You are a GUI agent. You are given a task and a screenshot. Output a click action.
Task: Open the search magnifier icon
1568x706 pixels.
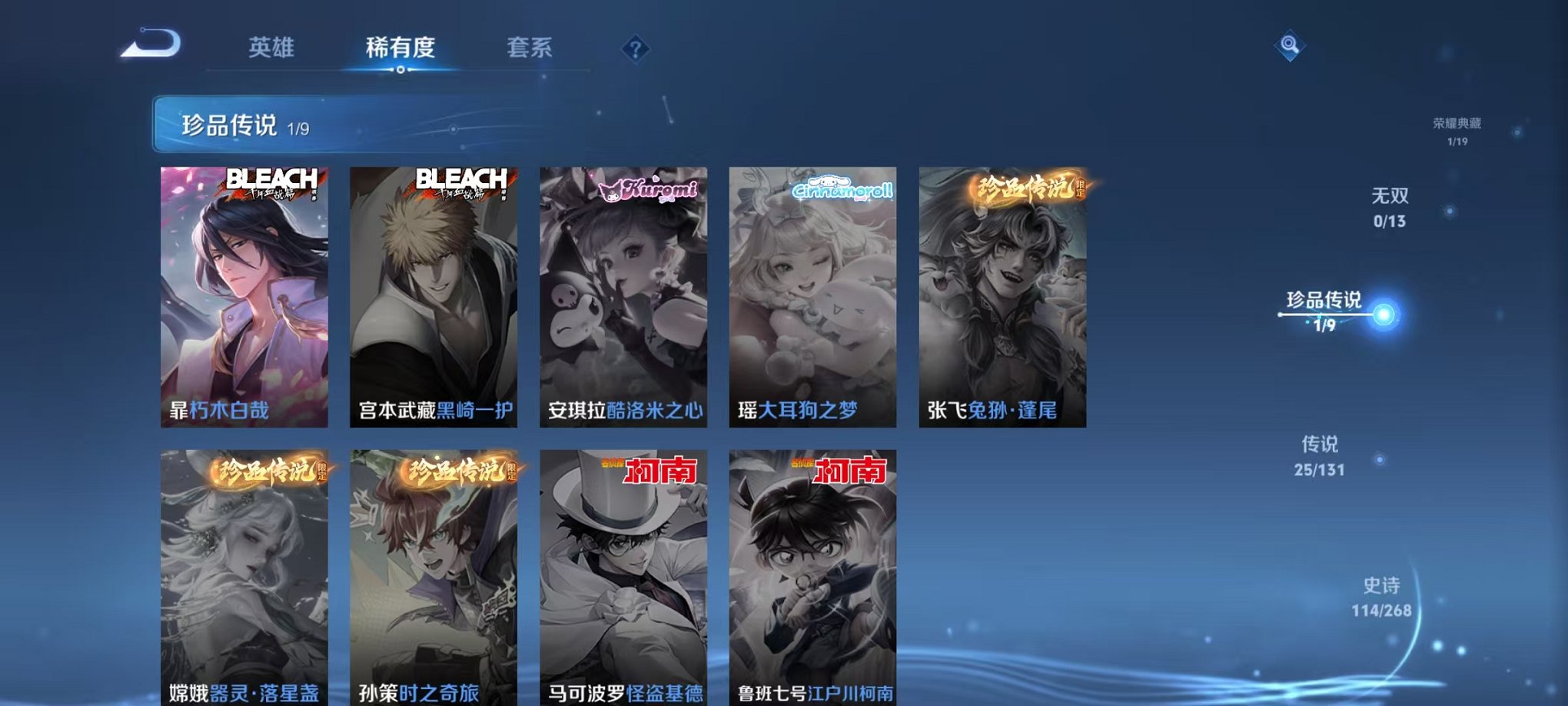[1291, 46]
